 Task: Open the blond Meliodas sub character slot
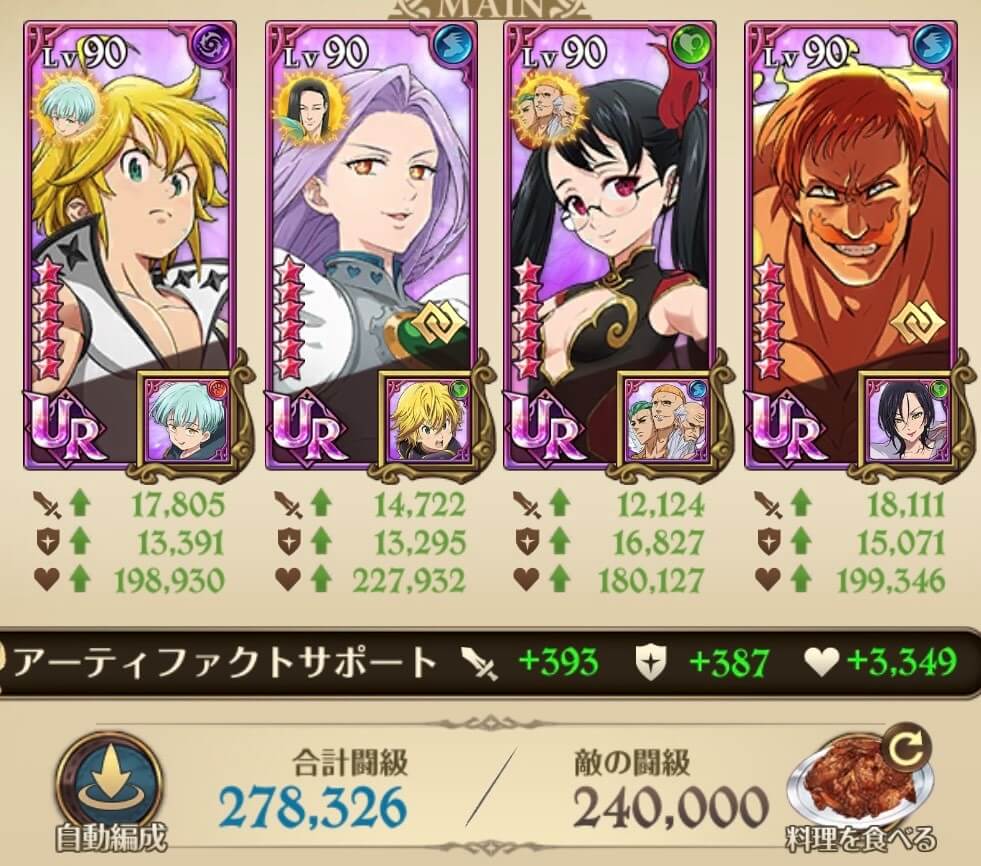[x=428, y=419]
